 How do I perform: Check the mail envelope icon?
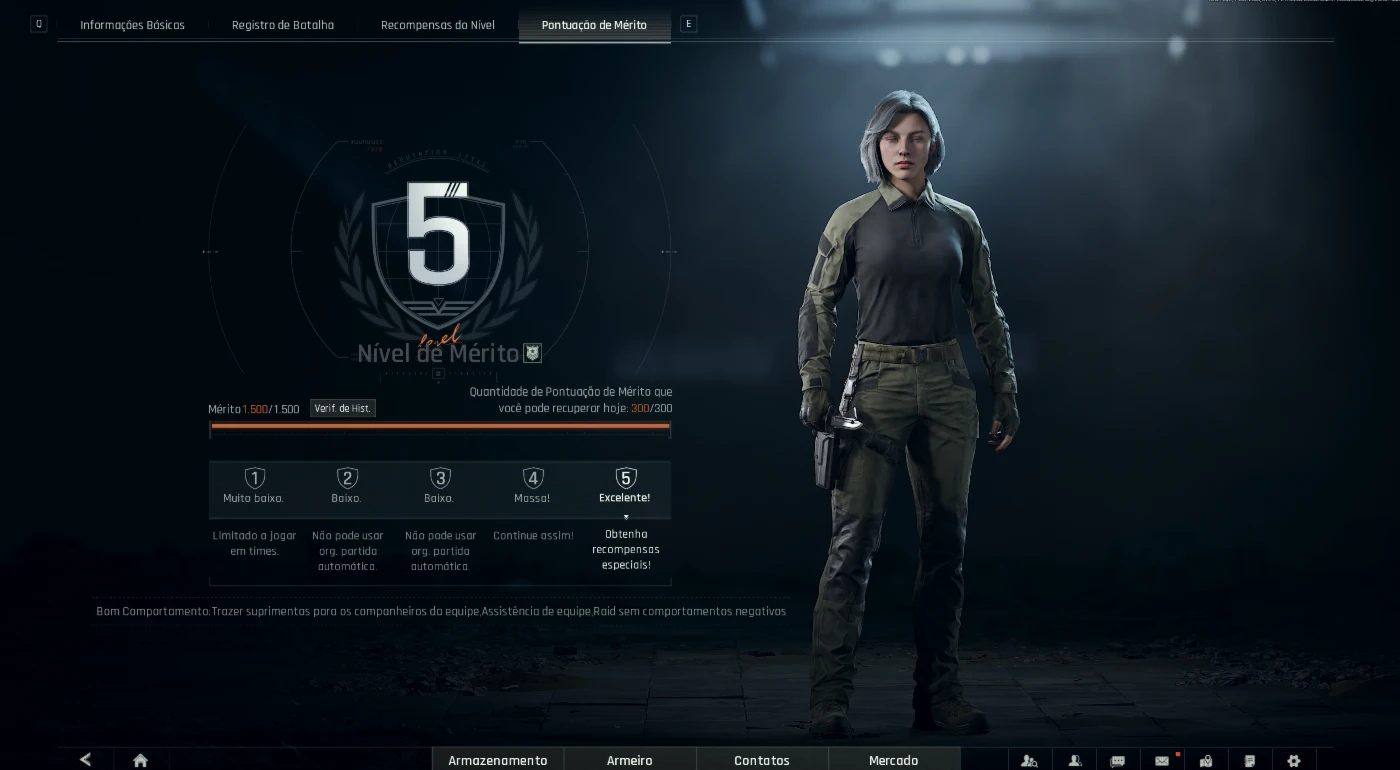coord(1162,761)
